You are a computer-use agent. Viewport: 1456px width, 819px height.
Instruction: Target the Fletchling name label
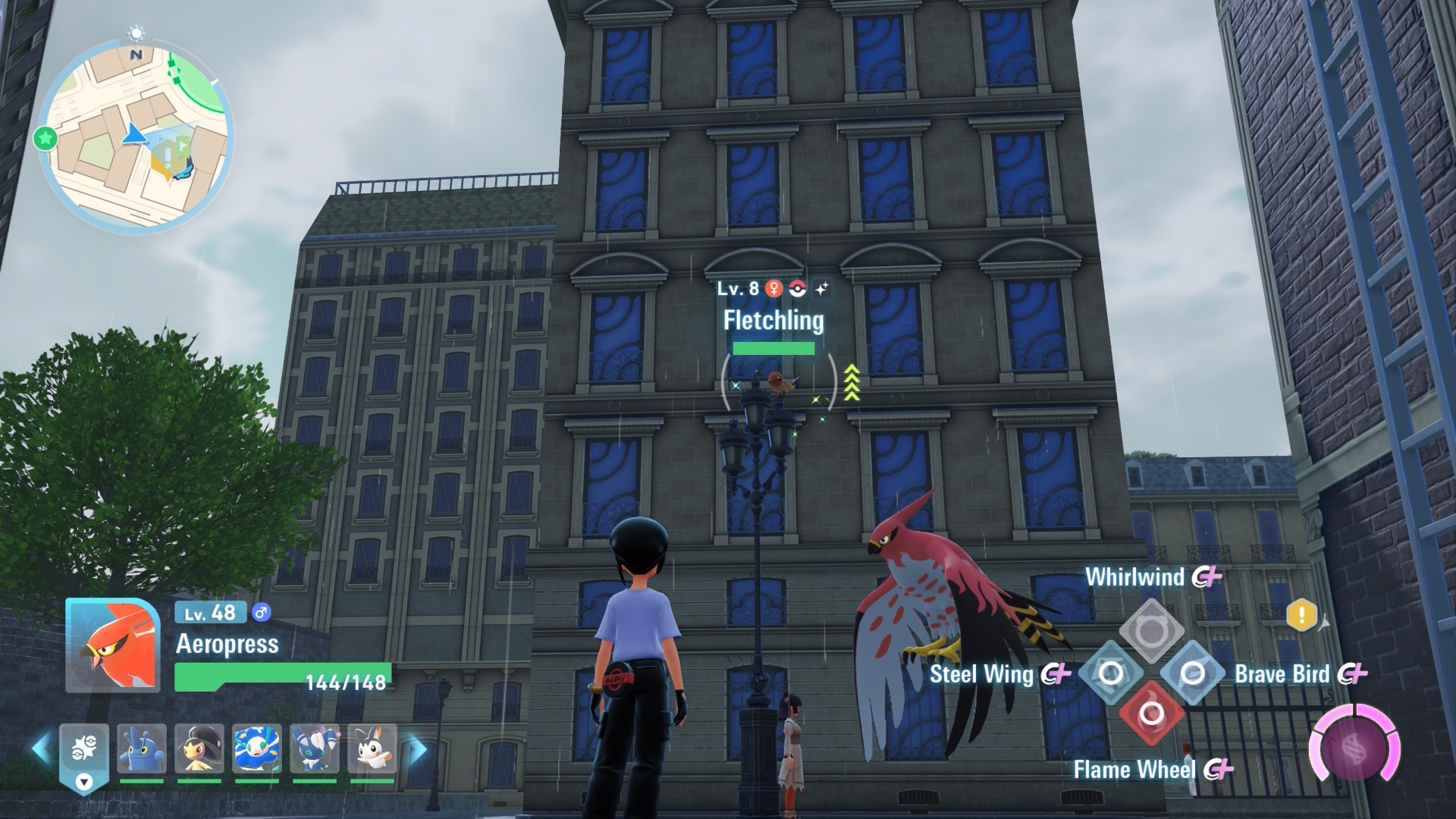pyautogui.click(x=773, y=320)
